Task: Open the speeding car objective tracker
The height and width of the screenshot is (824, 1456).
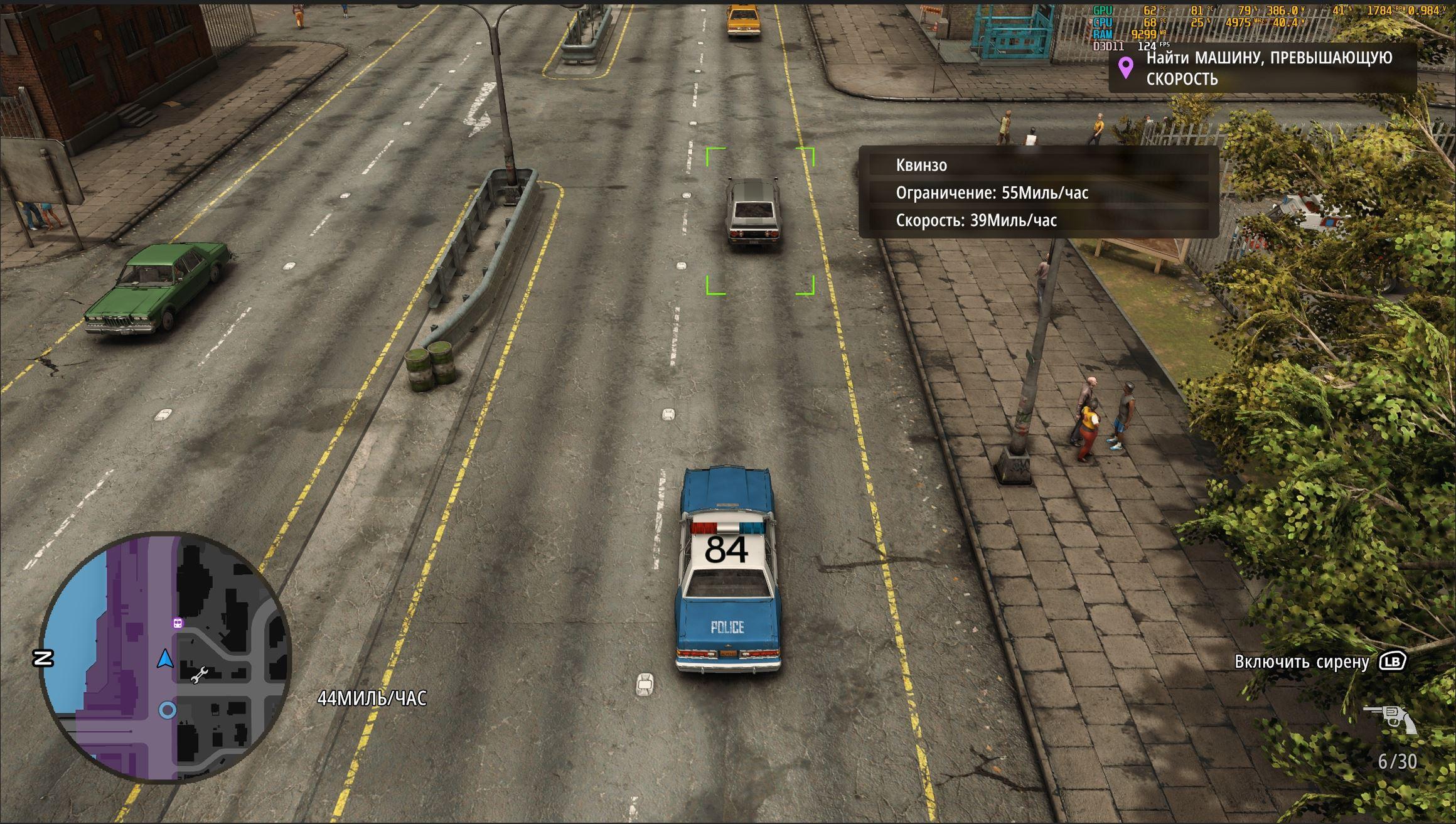Action: pos(1261,68)
